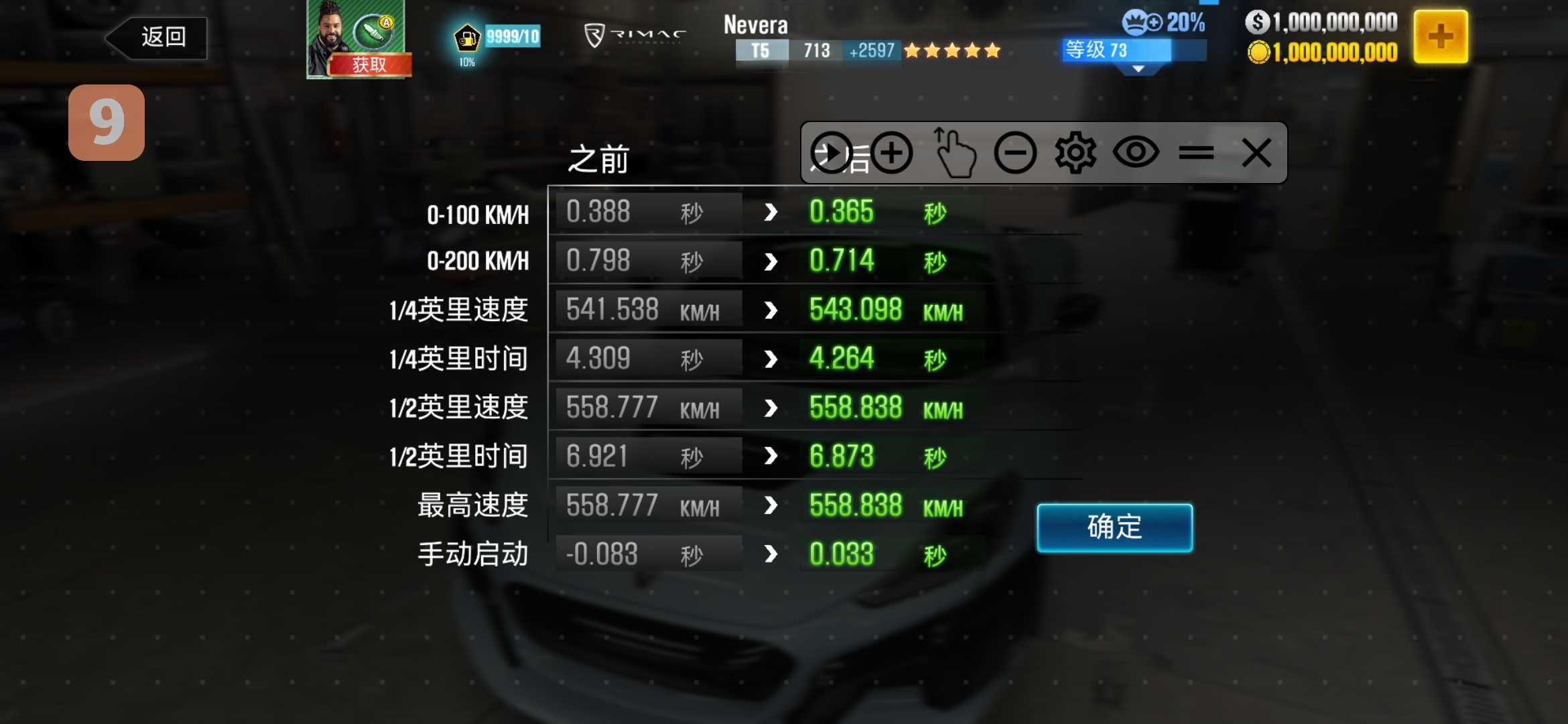Click the overlay circled minus button

point(1015,153)
